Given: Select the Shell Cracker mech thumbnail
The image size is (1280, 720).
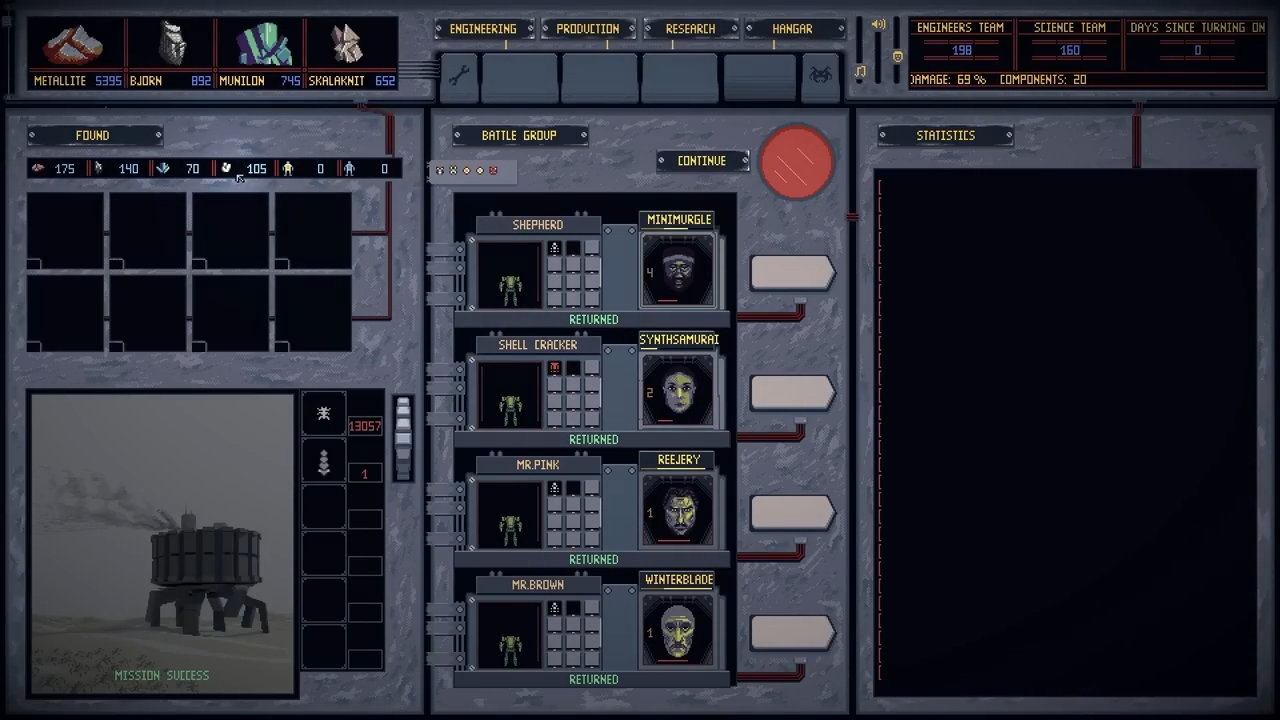Looking at the screenshot, I should tap(510, 395).
